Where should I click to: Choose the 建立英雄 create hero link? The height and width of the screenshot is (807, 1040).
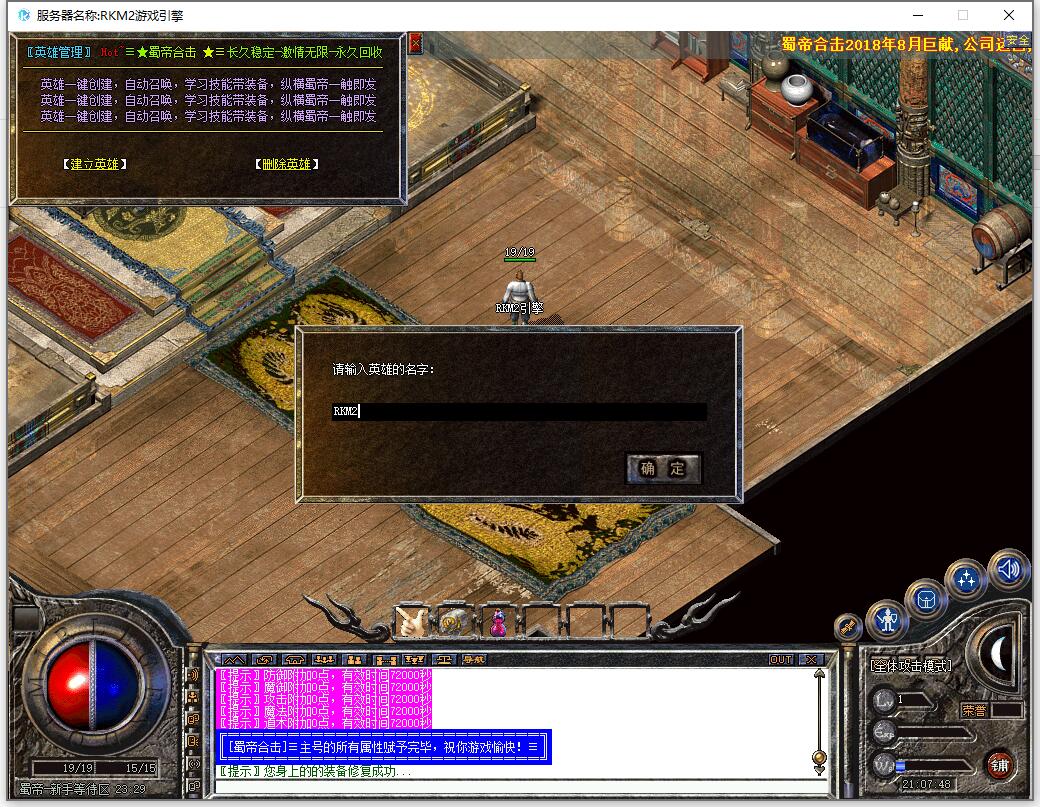tap(94, 164)
